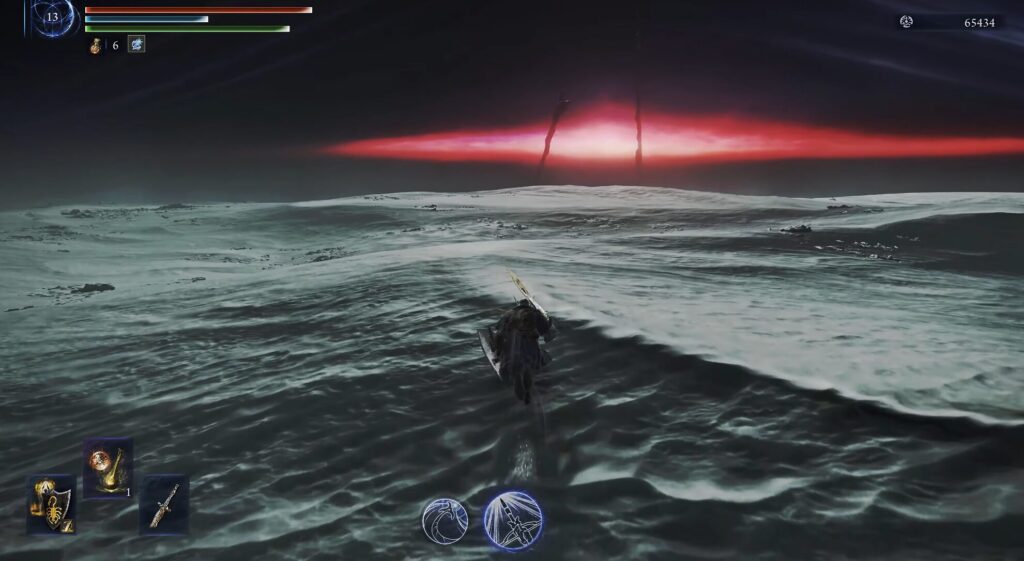The image size is (1024, 561).
Task: Use the healing flask icon
Action: point(96,45)
